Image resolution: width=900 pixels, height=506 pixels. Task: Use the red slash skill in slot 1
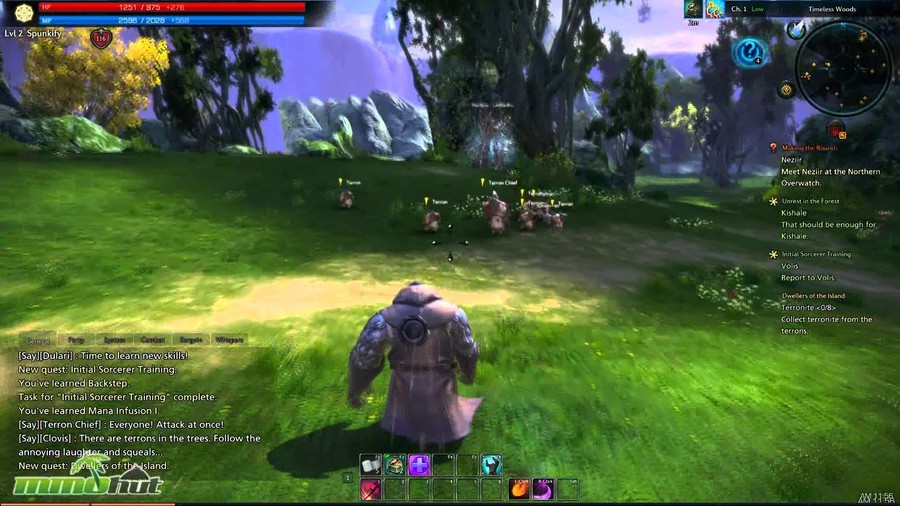click(x=371, y=489)
